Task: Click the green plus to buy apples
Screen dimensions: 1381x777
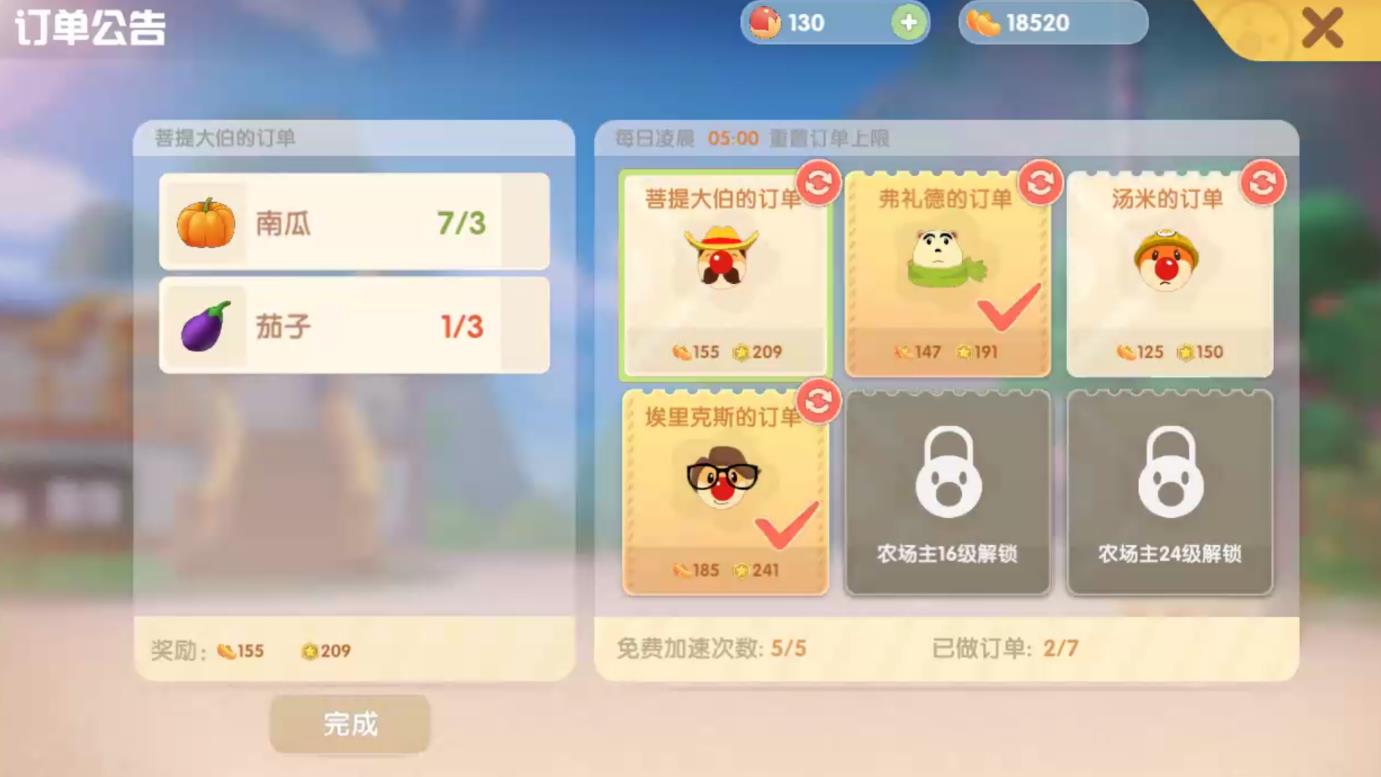Action: (x=908, y=22)
